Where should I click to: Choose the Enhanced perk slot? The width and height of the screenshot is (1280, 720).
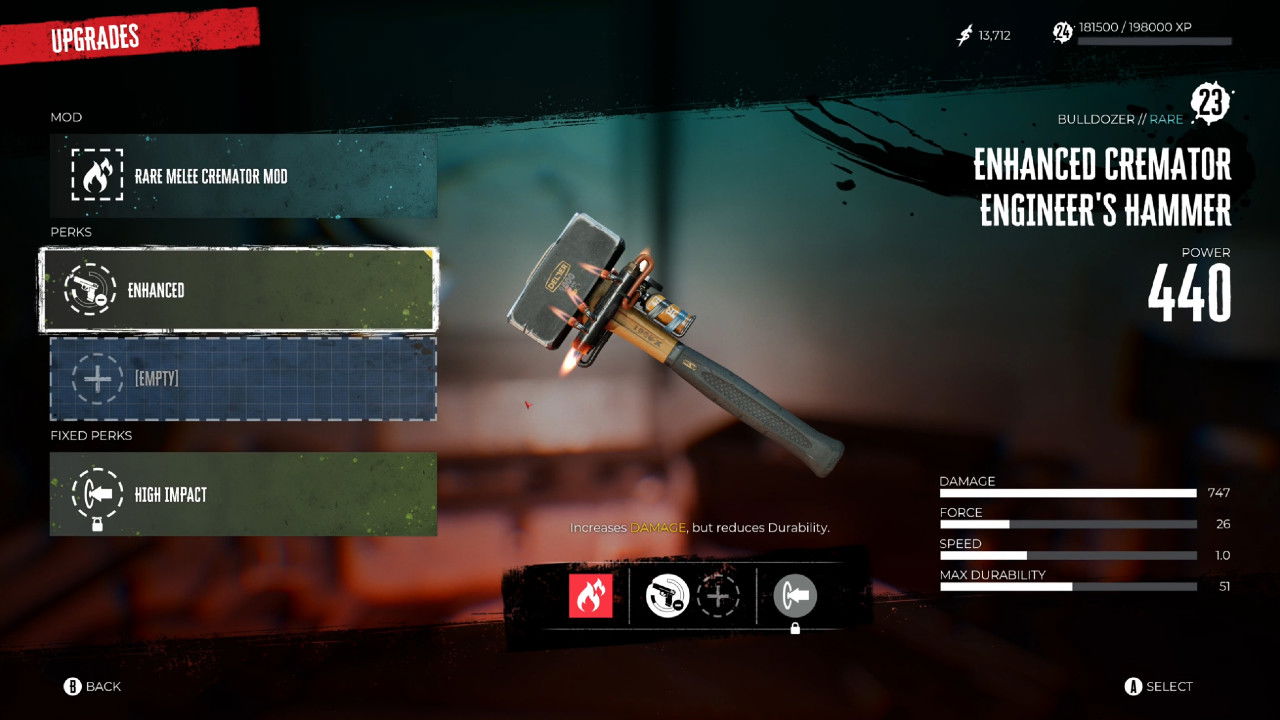click(x=238, y=290)
